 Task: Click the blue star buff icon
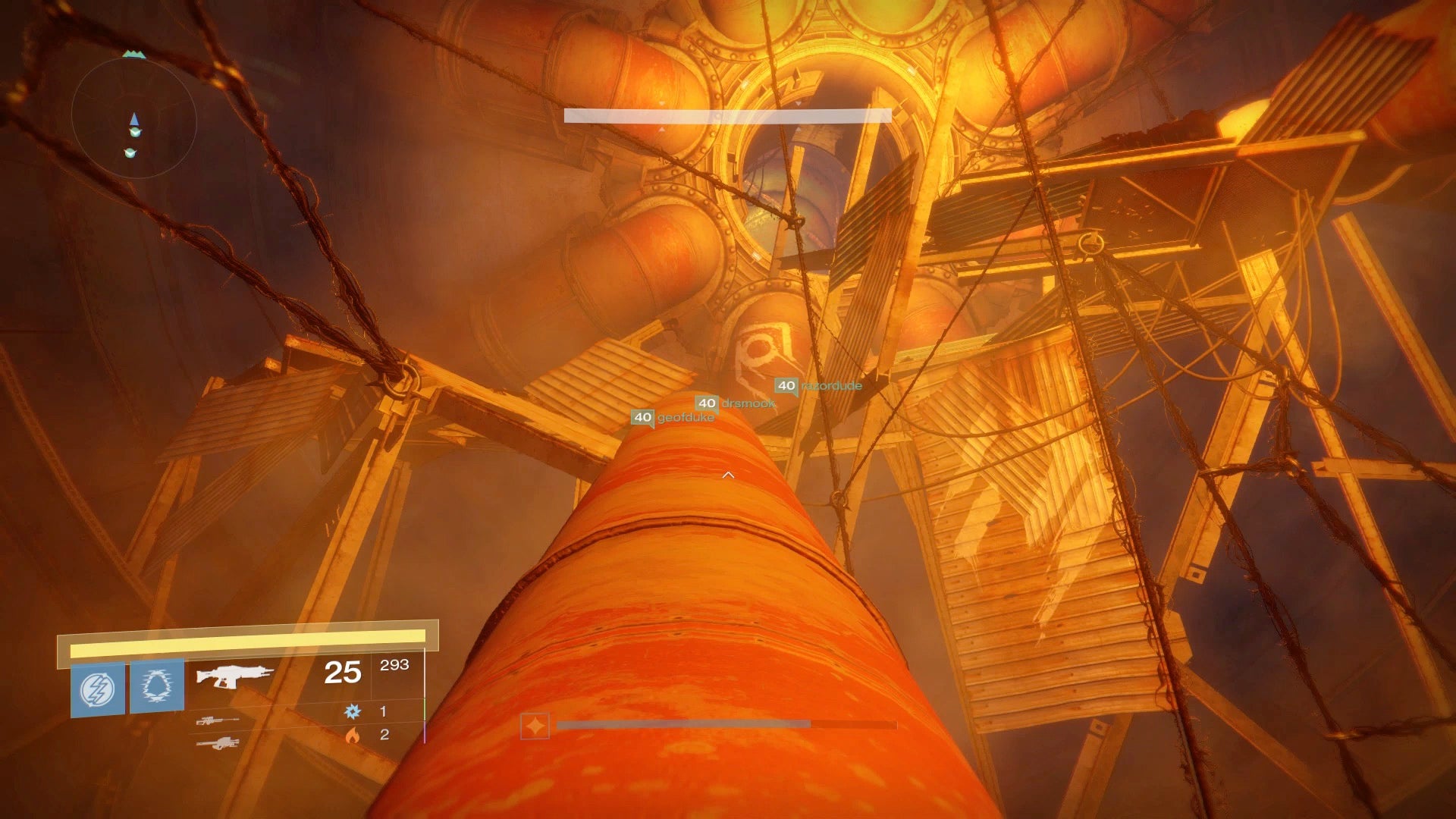tap(350, 711)
